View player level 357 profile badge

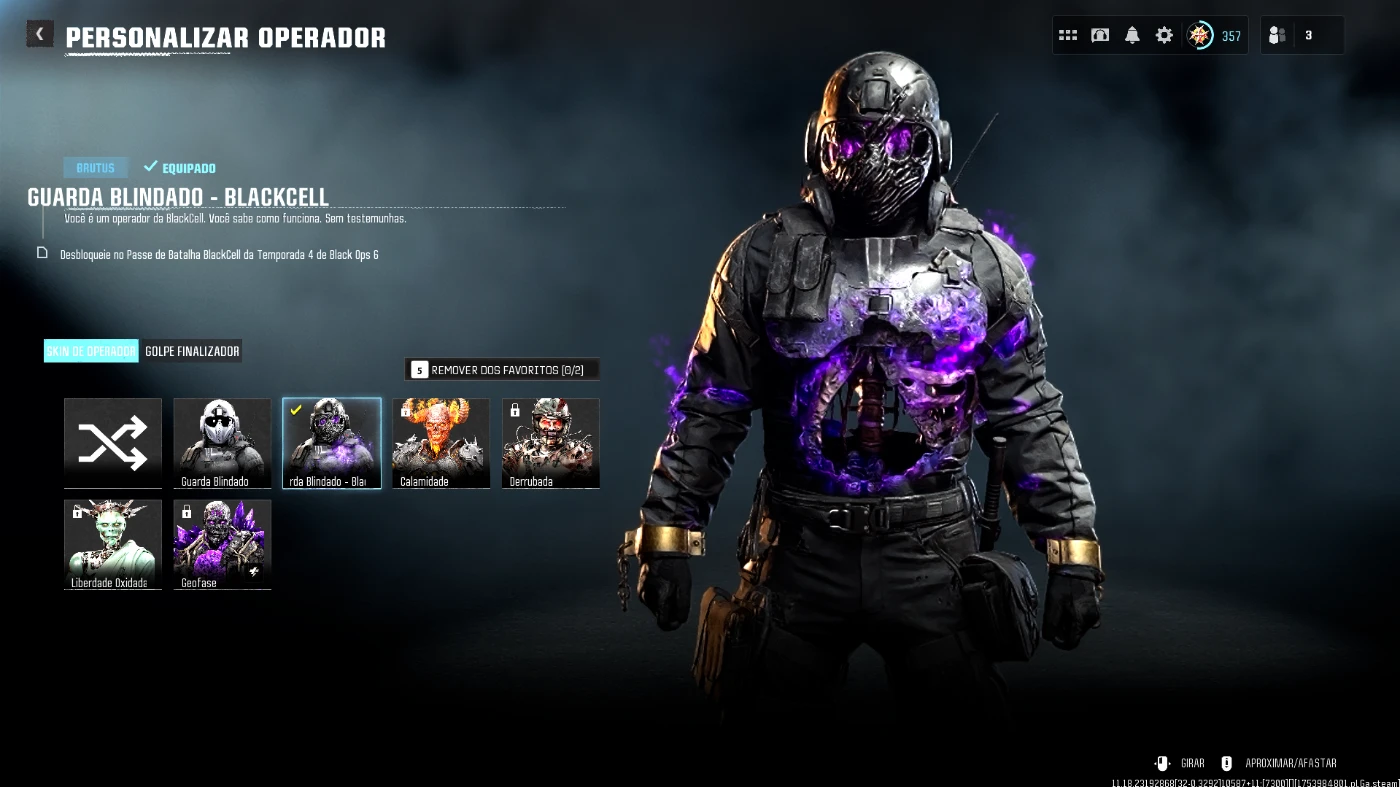click(x=1214, y=36)
